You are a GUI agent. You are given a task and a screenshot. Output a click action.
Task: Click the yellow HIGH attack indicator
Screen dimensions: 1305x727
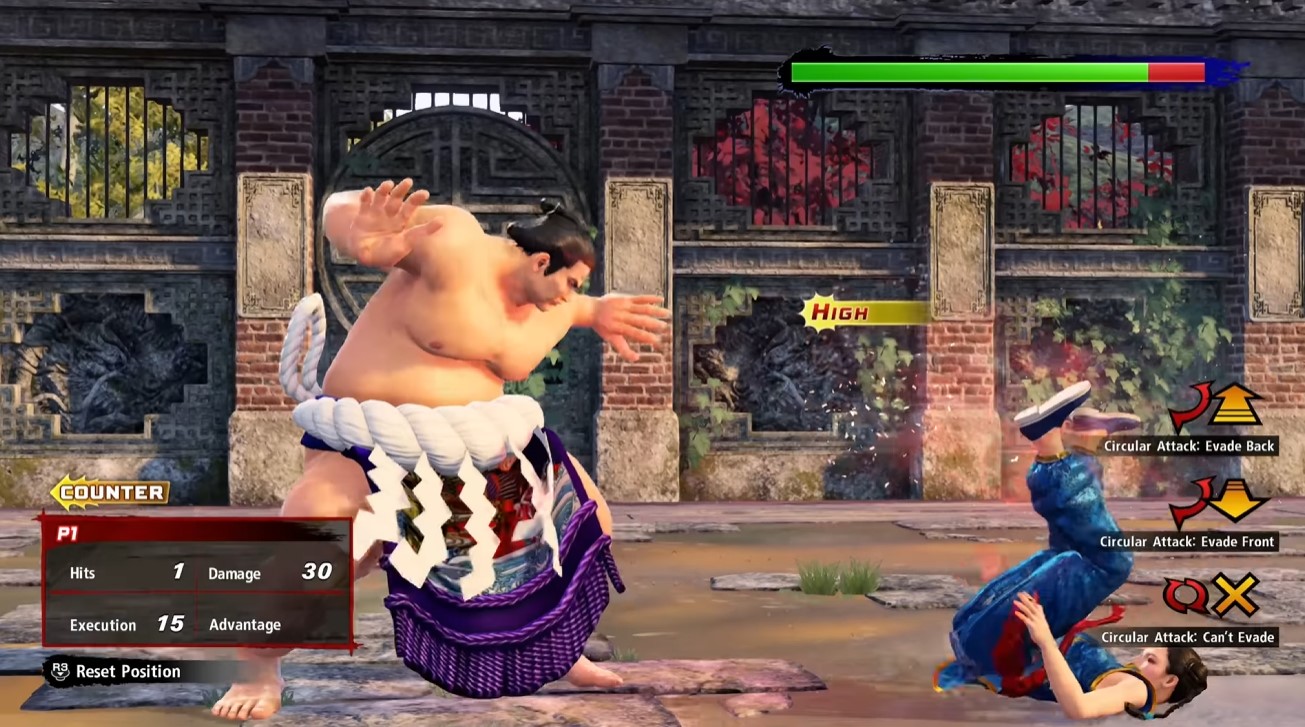click(x=842, y=313)
